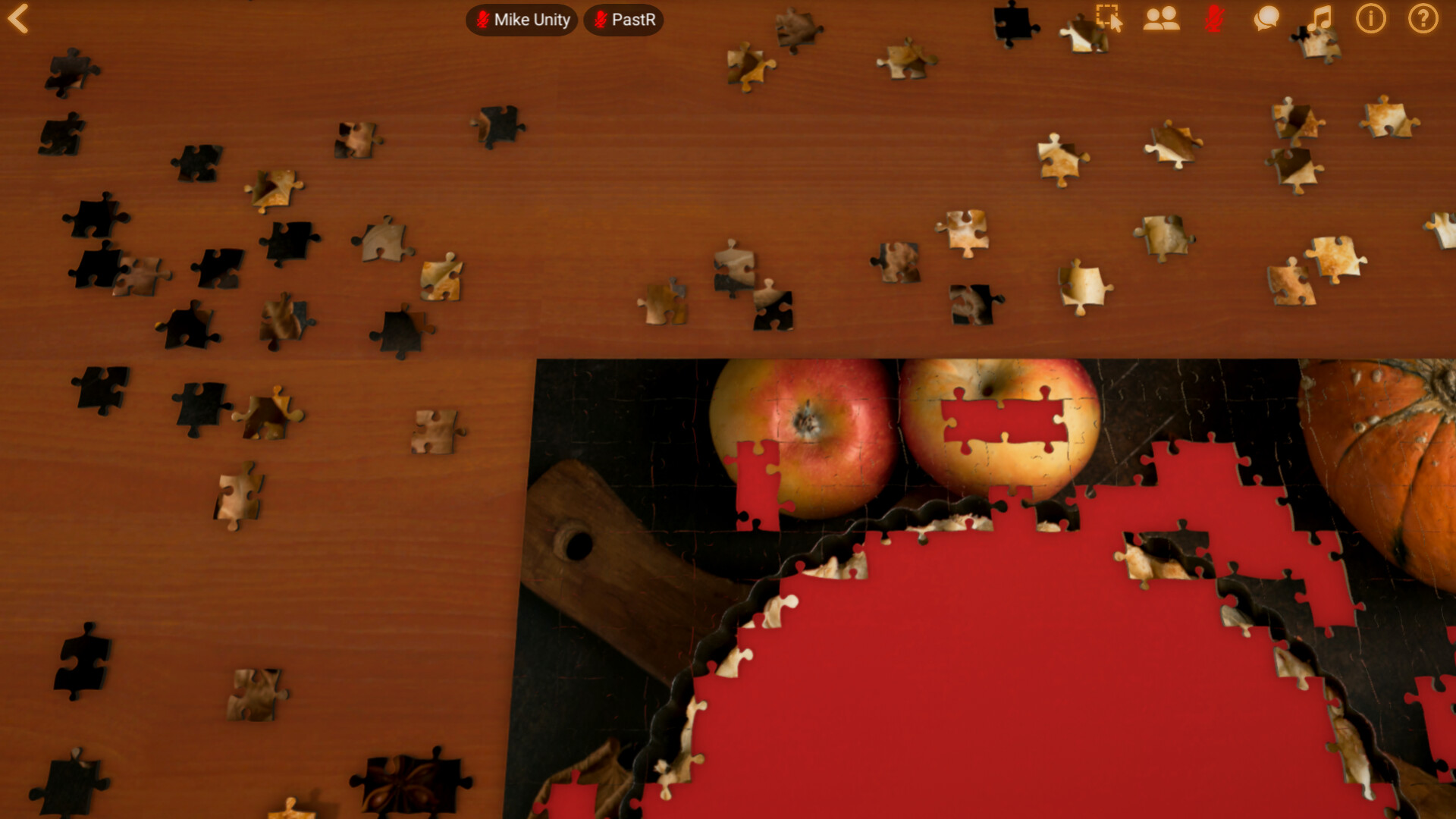This screenshot has width=1456, height=819.
Task: Go back using the top-left arrow
Action: click(19, 19)
